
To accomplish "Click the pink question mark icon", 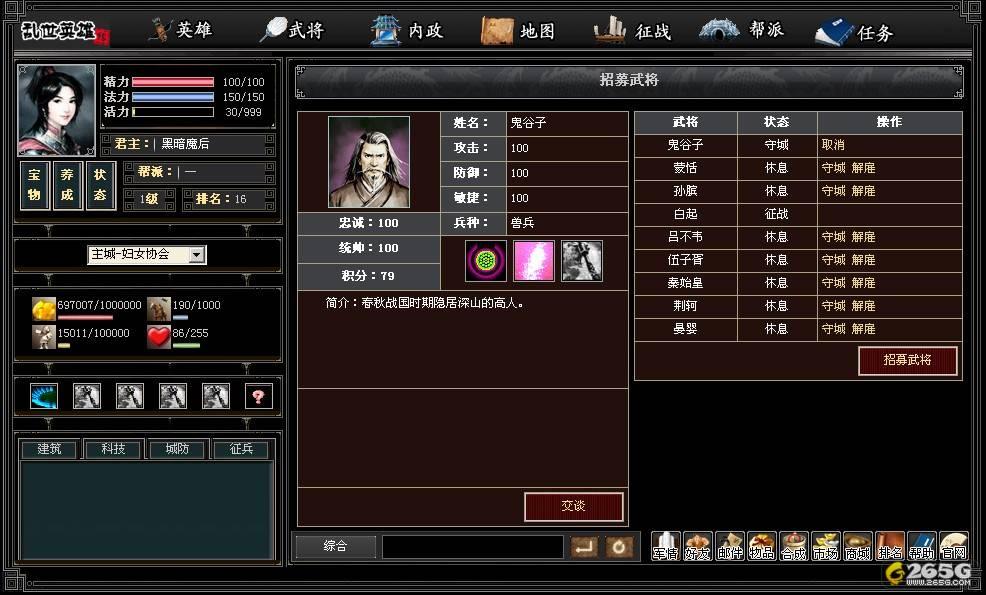I will tap(258, 396).
